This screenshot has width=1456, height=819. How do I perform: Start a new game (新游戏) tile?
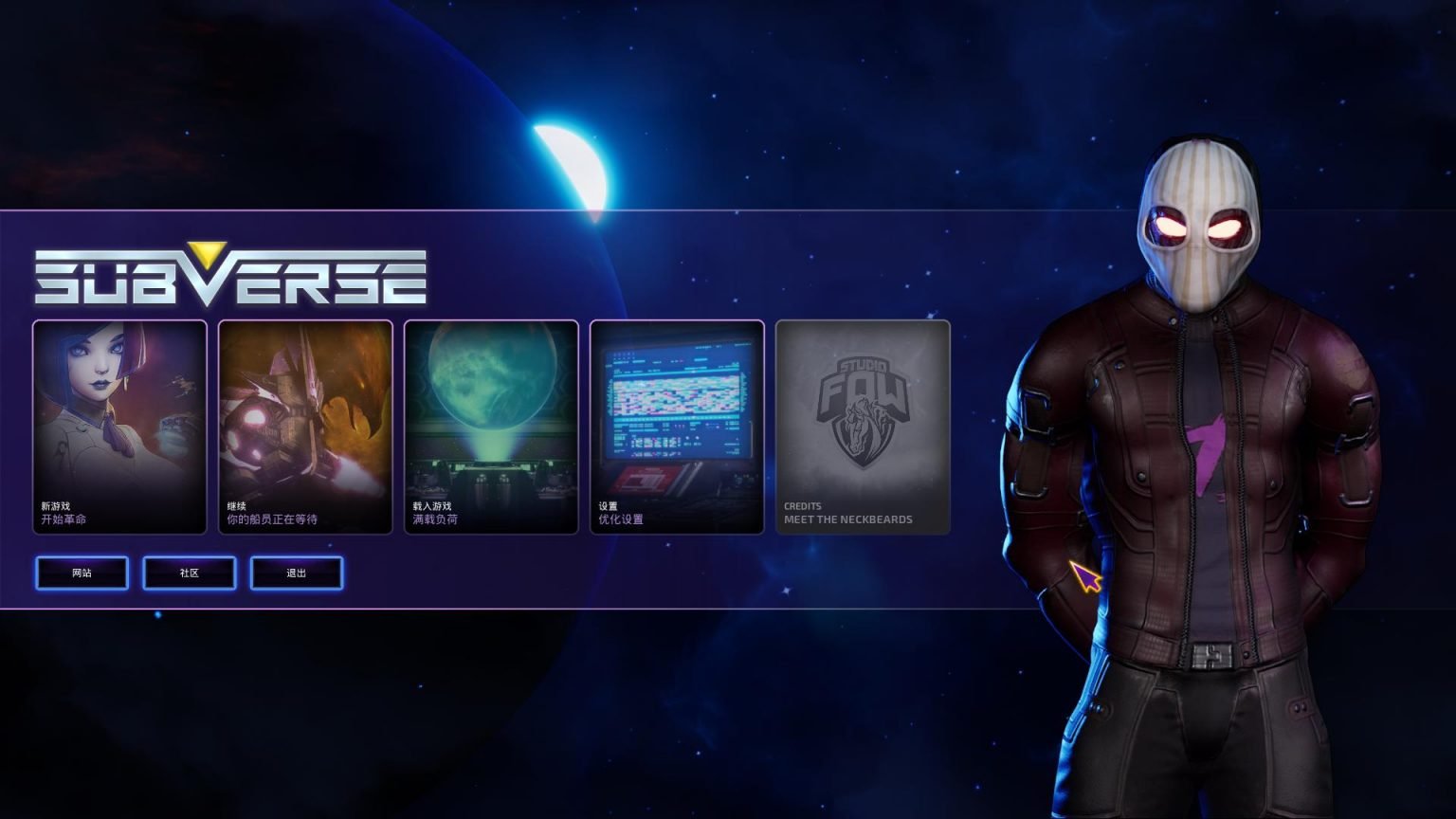119,427
